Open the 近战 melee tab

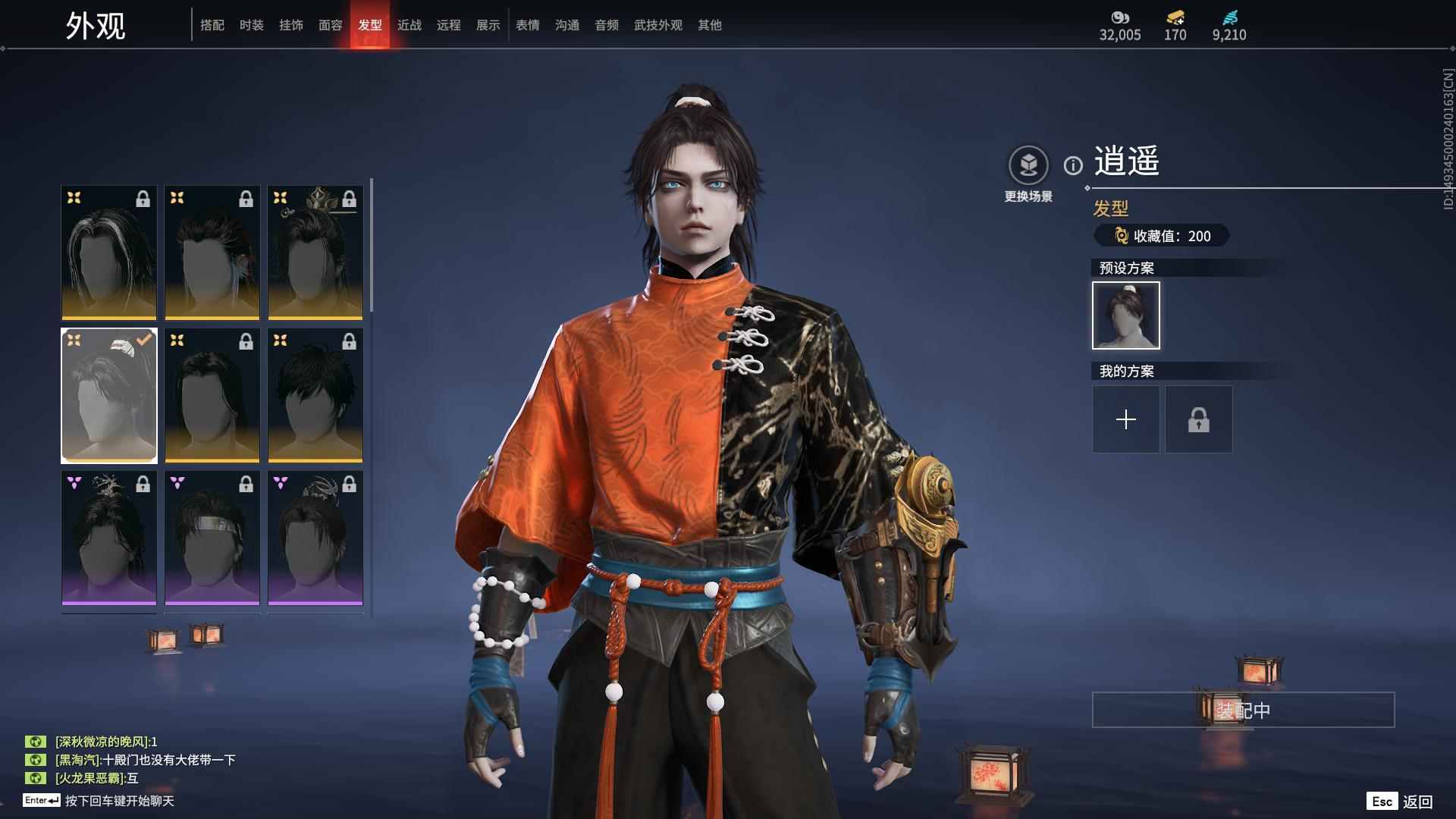[x=409, y=25]
